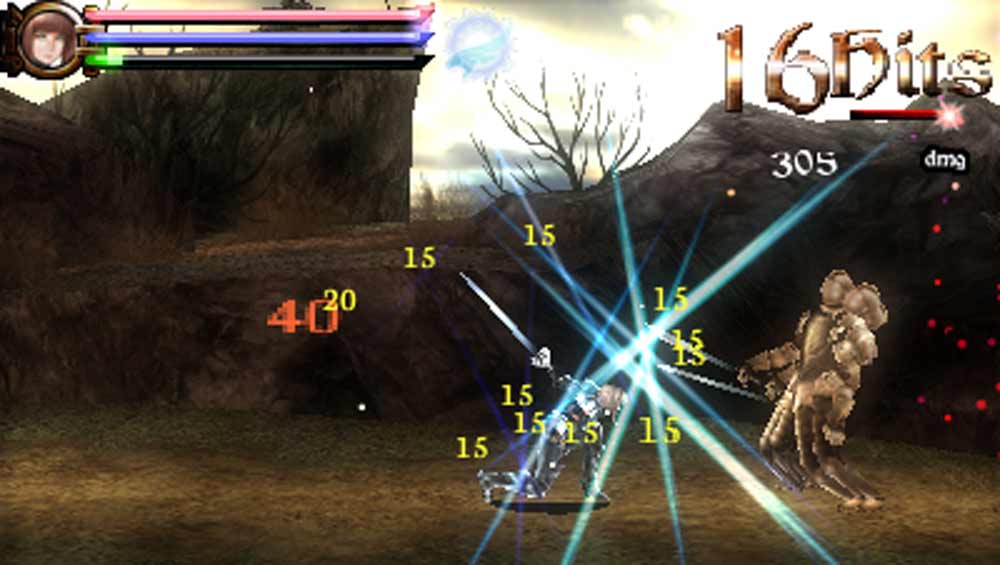Select the glowing blue orb icon

coord(478,43)
